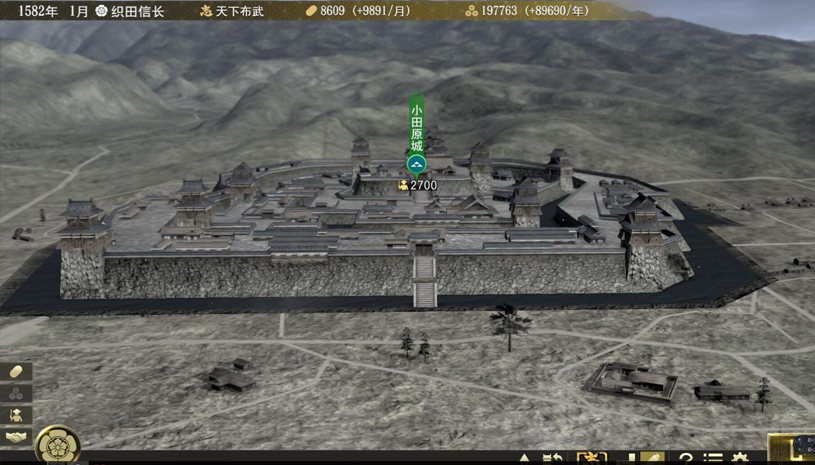Screen dimensions: 815x465
Task: Open the 天下布武 policy label
Action: coord(234,11)
